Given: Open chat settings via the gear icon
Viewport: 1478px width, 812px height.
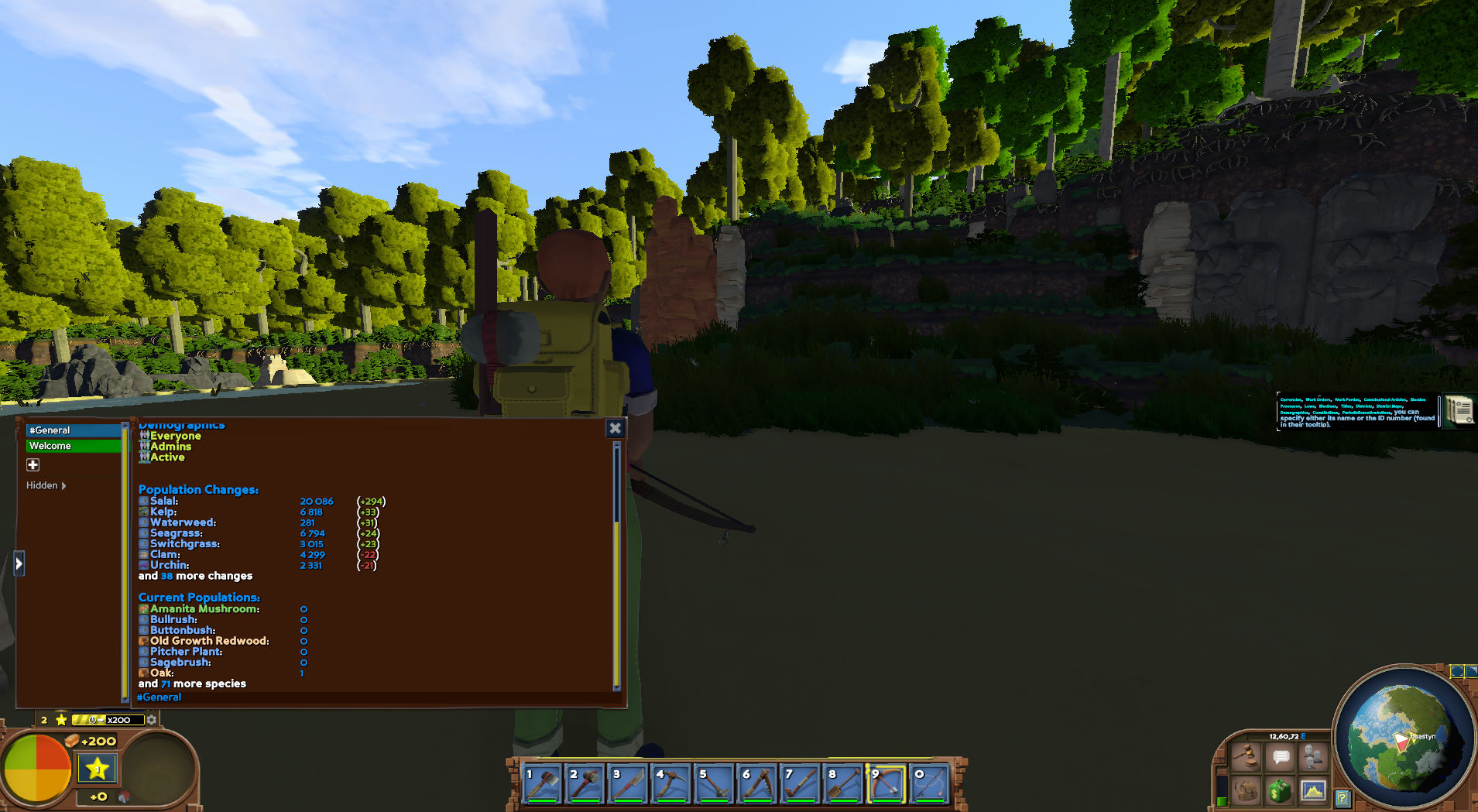Looking at the screenshot, I should 152,719.
